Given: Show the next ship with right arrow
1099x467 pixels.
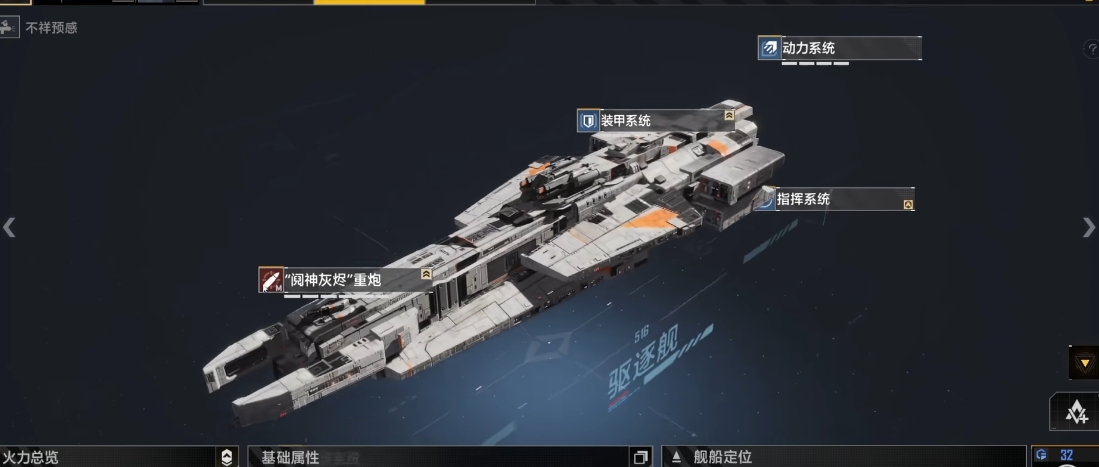Looking at the screenshot, I should 1088,228.
